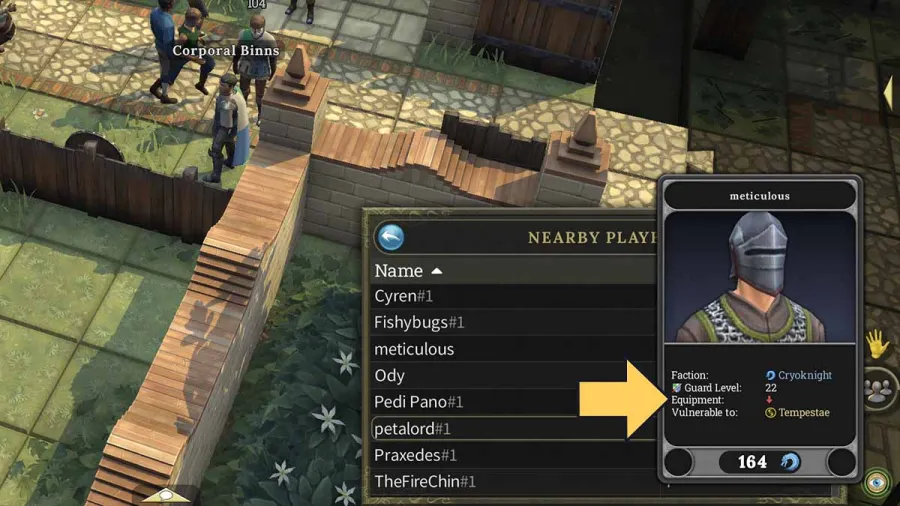The width and height of the screenshot is (900, 506).
Task: Open the yellow hand emote icon
Action: [877, 345]
